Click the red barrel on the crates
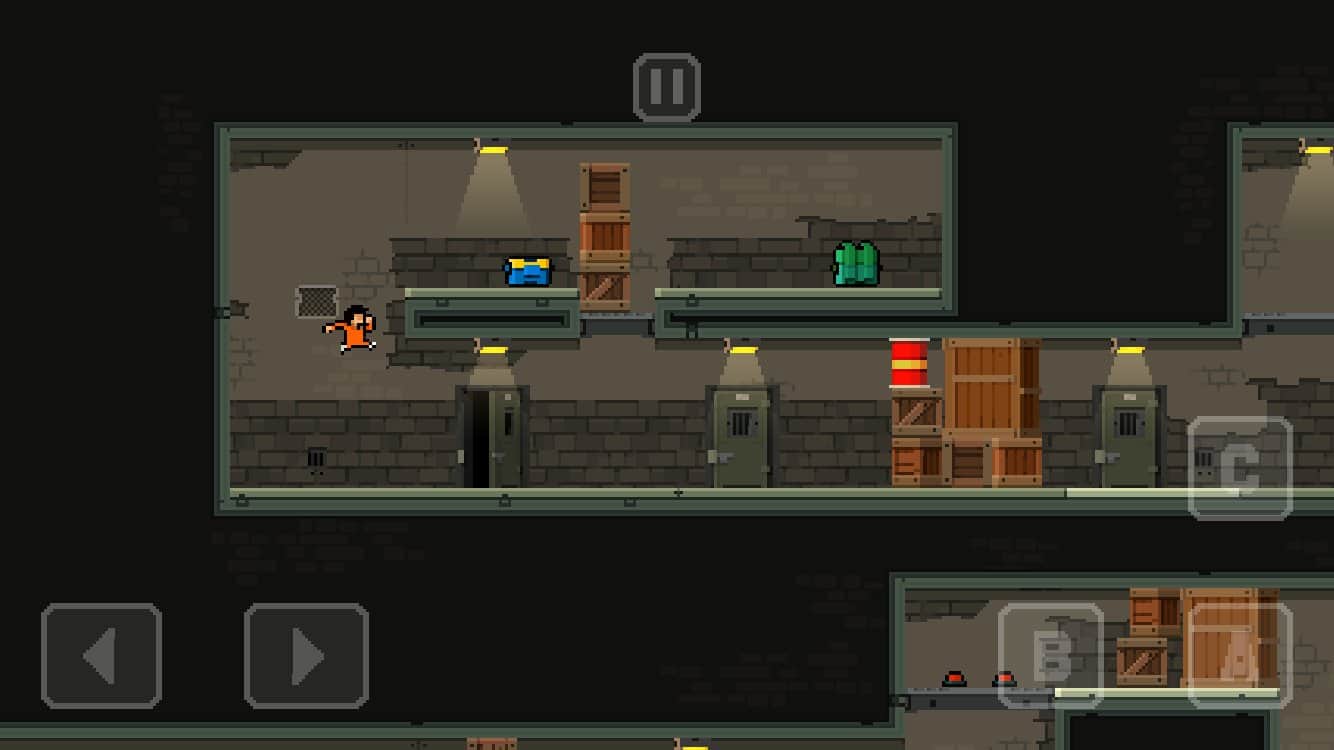Viewport: 1334px width, 750px height. click(911, 362)
